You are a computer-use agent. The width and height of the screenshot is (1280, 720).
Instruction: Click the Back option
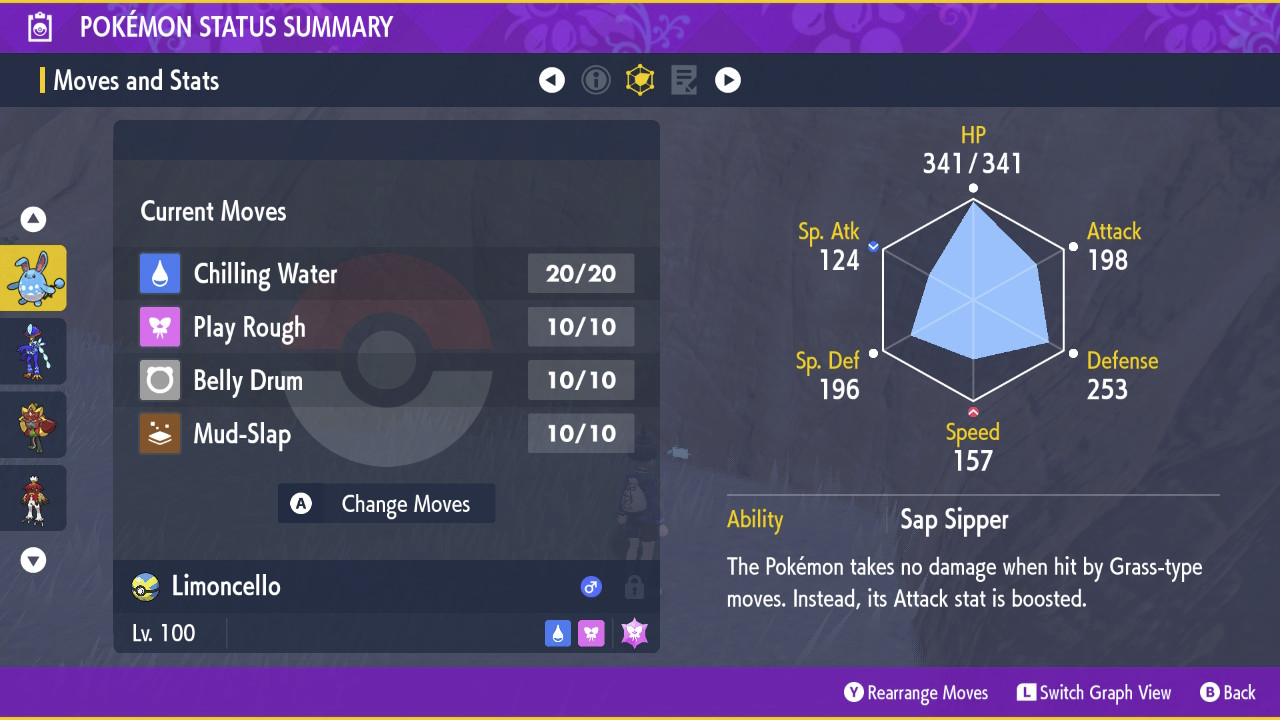tap(1228, 693)
